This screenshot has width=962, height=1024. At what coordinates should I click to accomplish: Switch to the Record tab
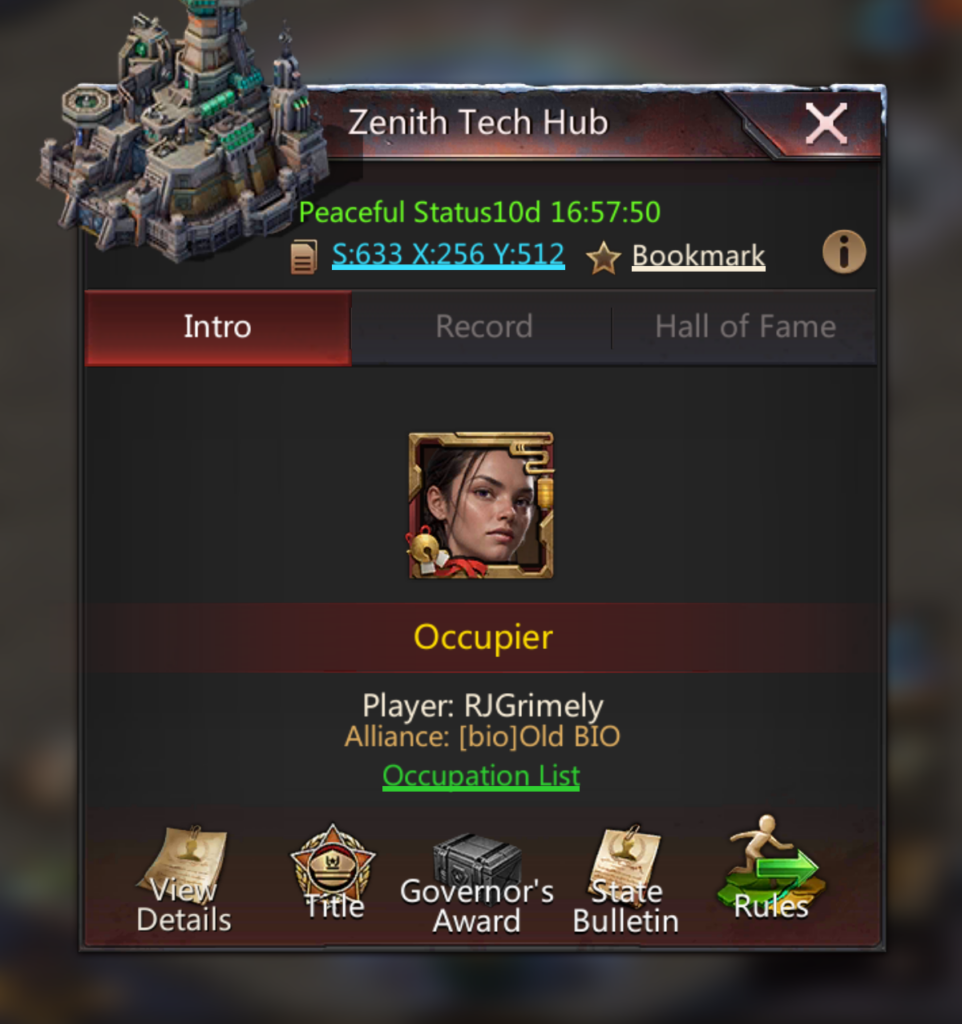(483, 327)
